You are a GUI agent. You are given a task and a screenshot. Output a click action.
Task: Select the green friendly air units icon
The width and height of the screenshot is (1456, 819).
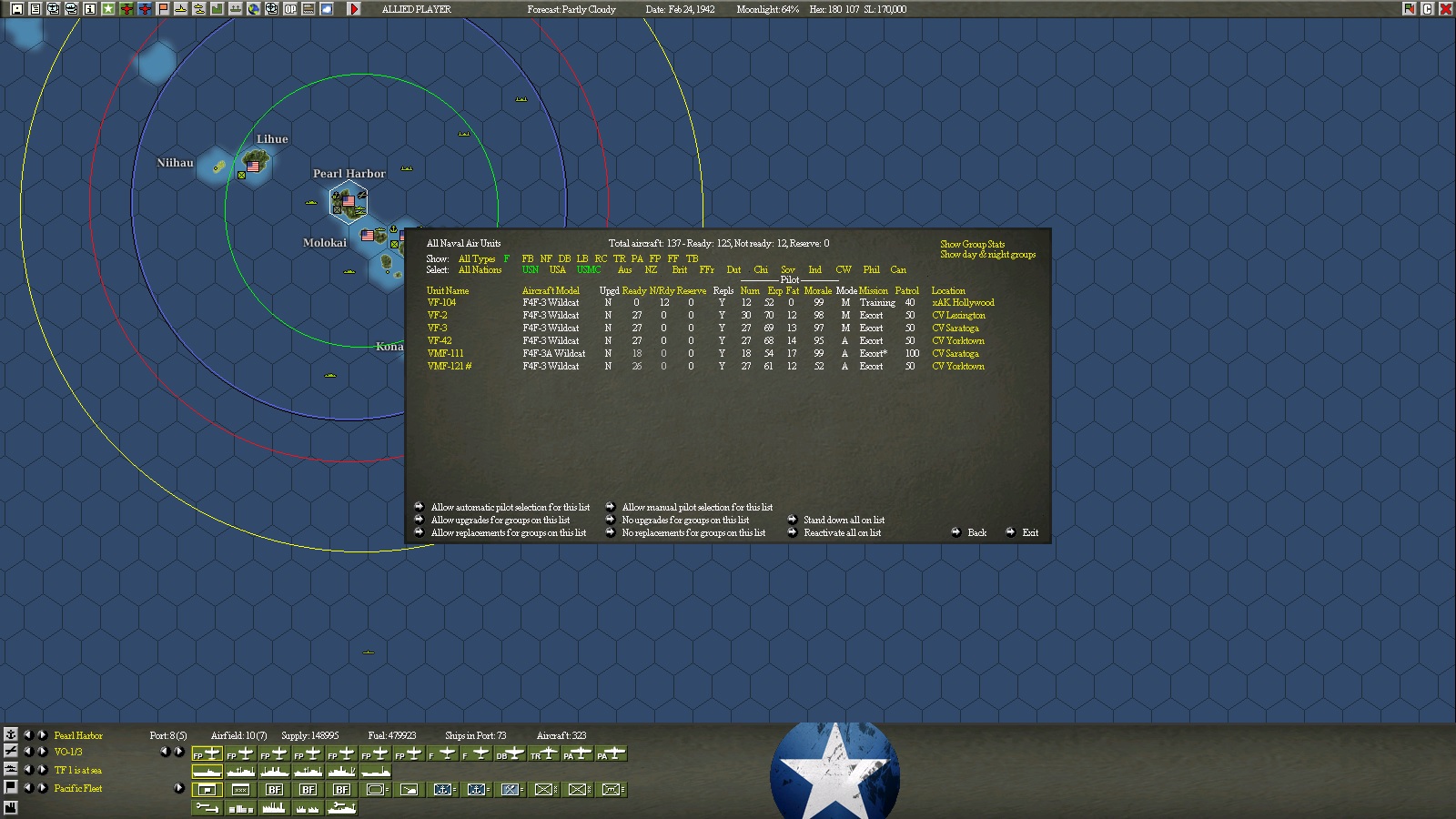coord(127,9)
